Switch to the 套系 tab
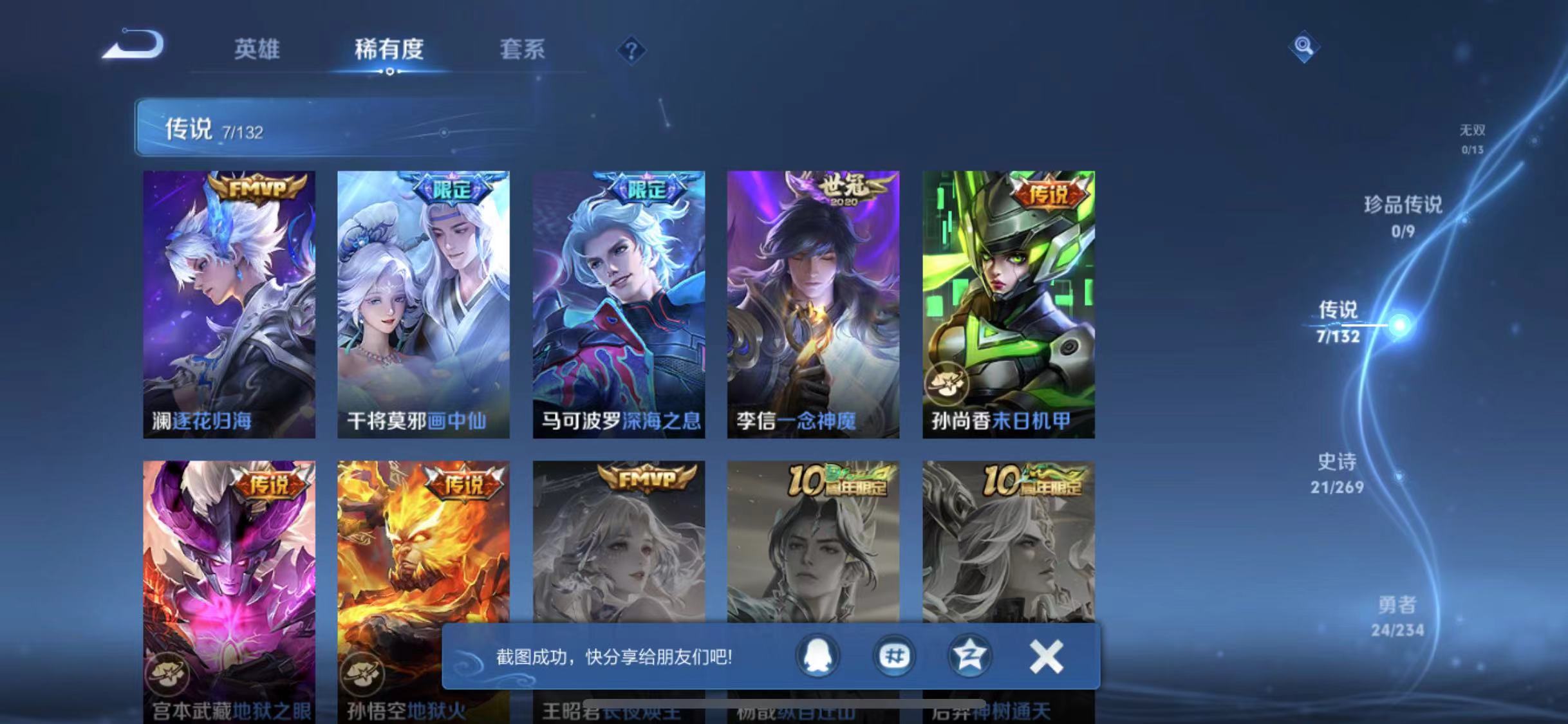This screenshot has width=1568, height=724. pos(523,51)
